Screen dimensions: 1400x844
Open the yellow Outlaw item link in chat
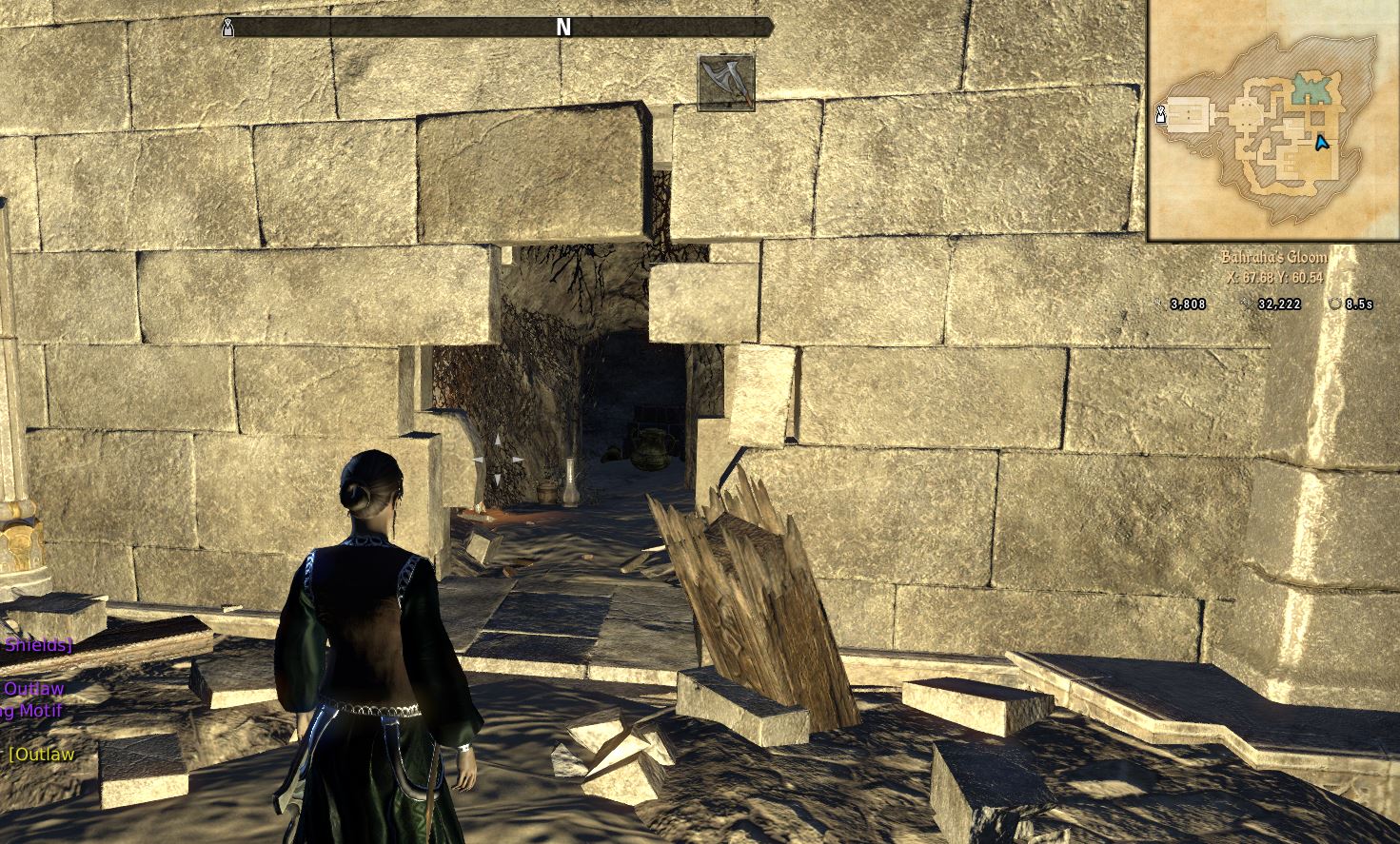tap(42, 755)
